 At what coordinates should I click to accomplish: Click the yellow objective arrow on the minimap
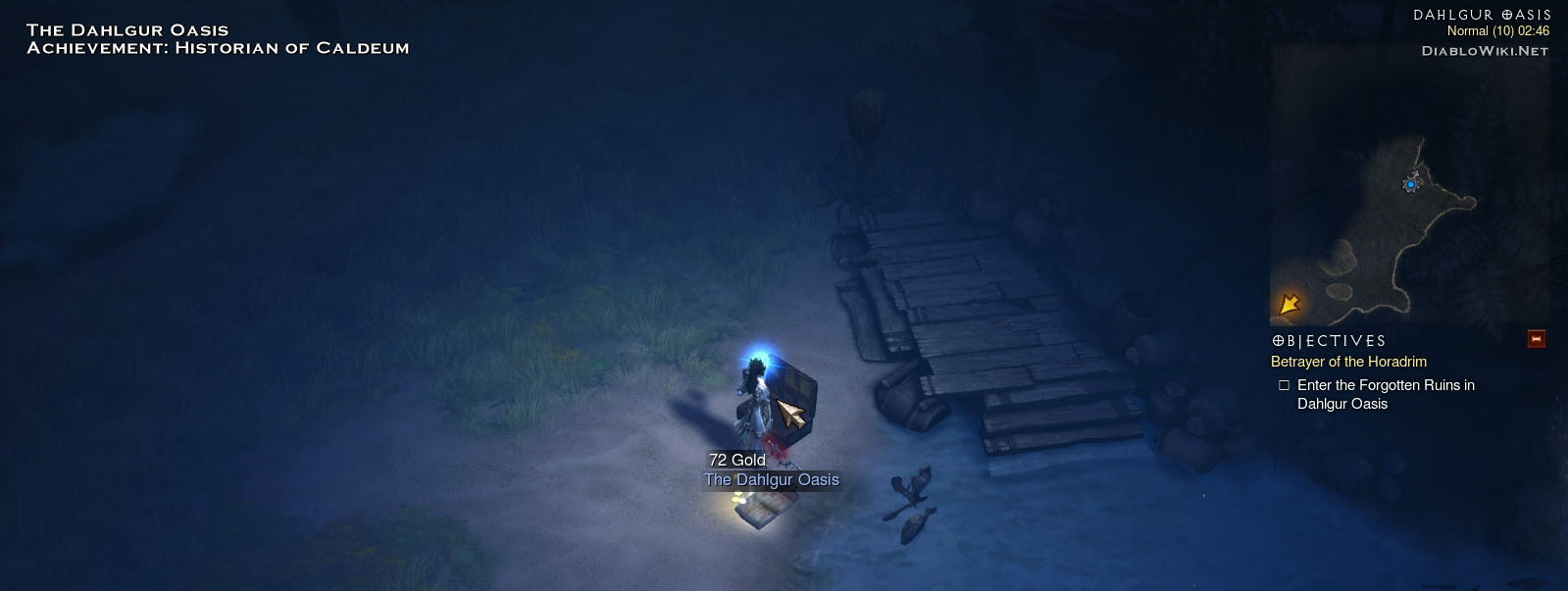click(1290, 304)
